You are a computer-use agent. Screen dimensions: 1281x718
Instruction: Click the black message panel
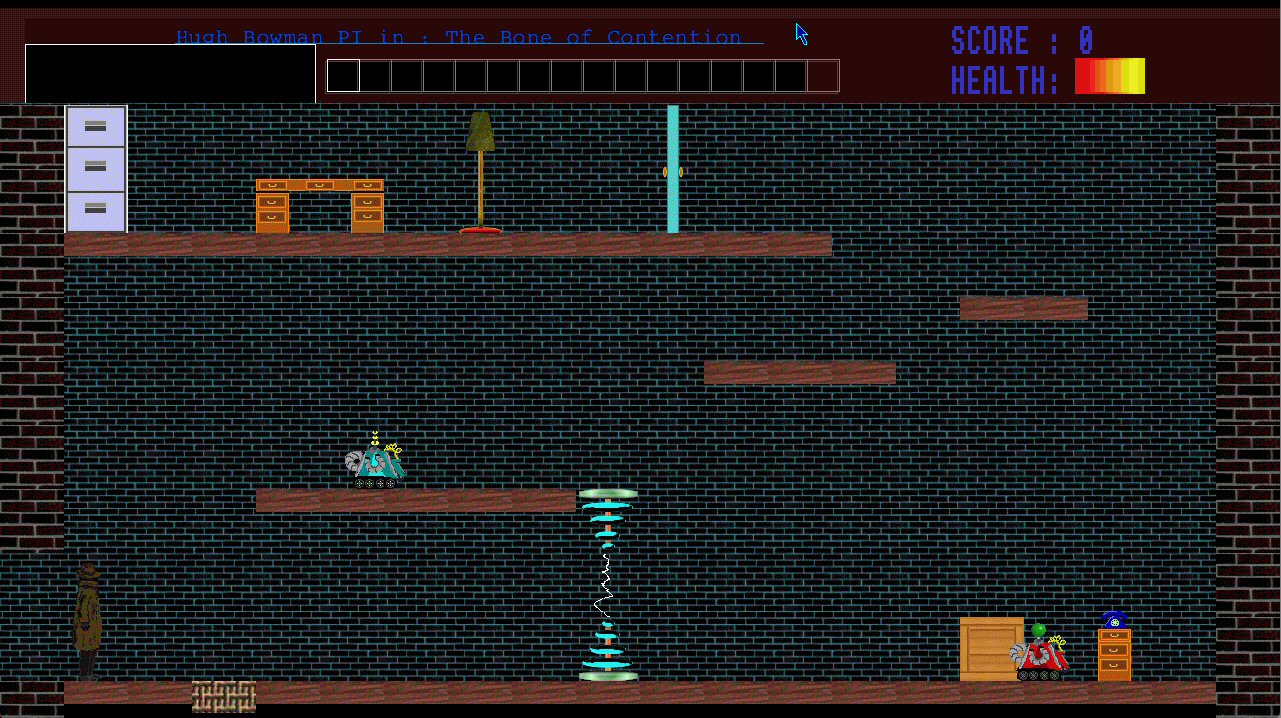[170, 73]
